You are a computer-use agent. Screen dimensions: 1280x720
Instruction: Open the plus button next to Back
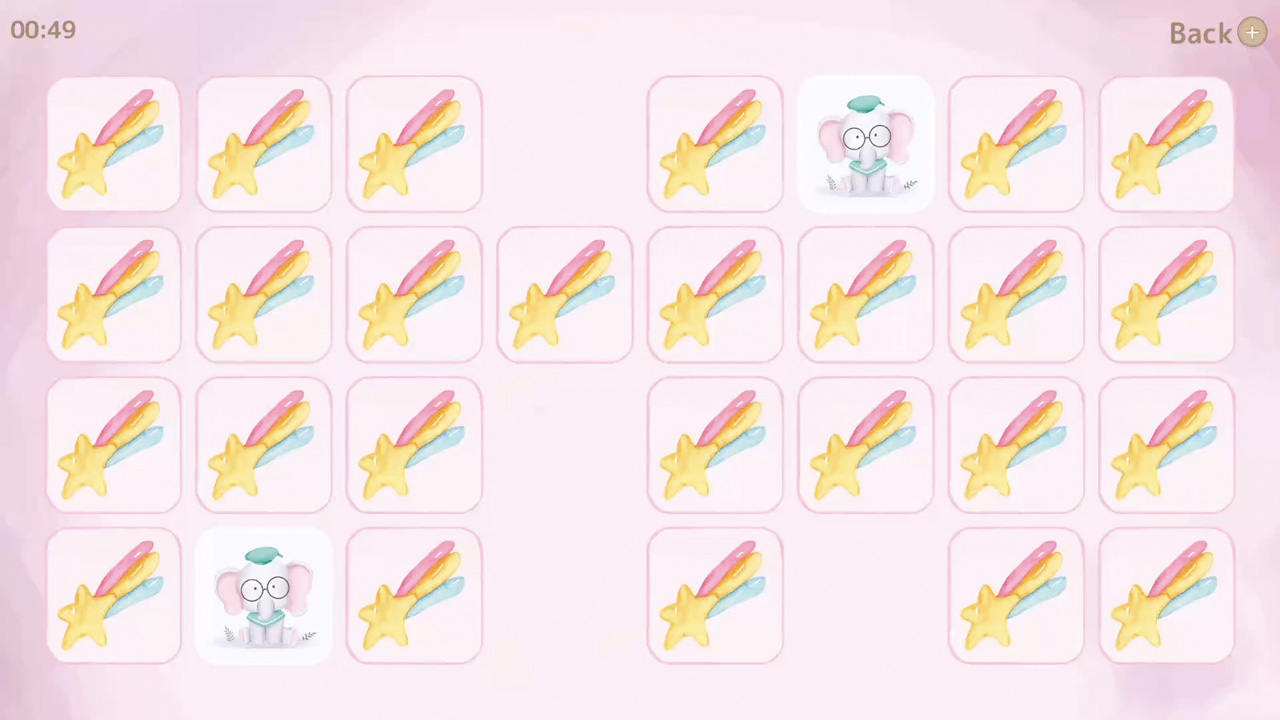tap(1252, 33)
